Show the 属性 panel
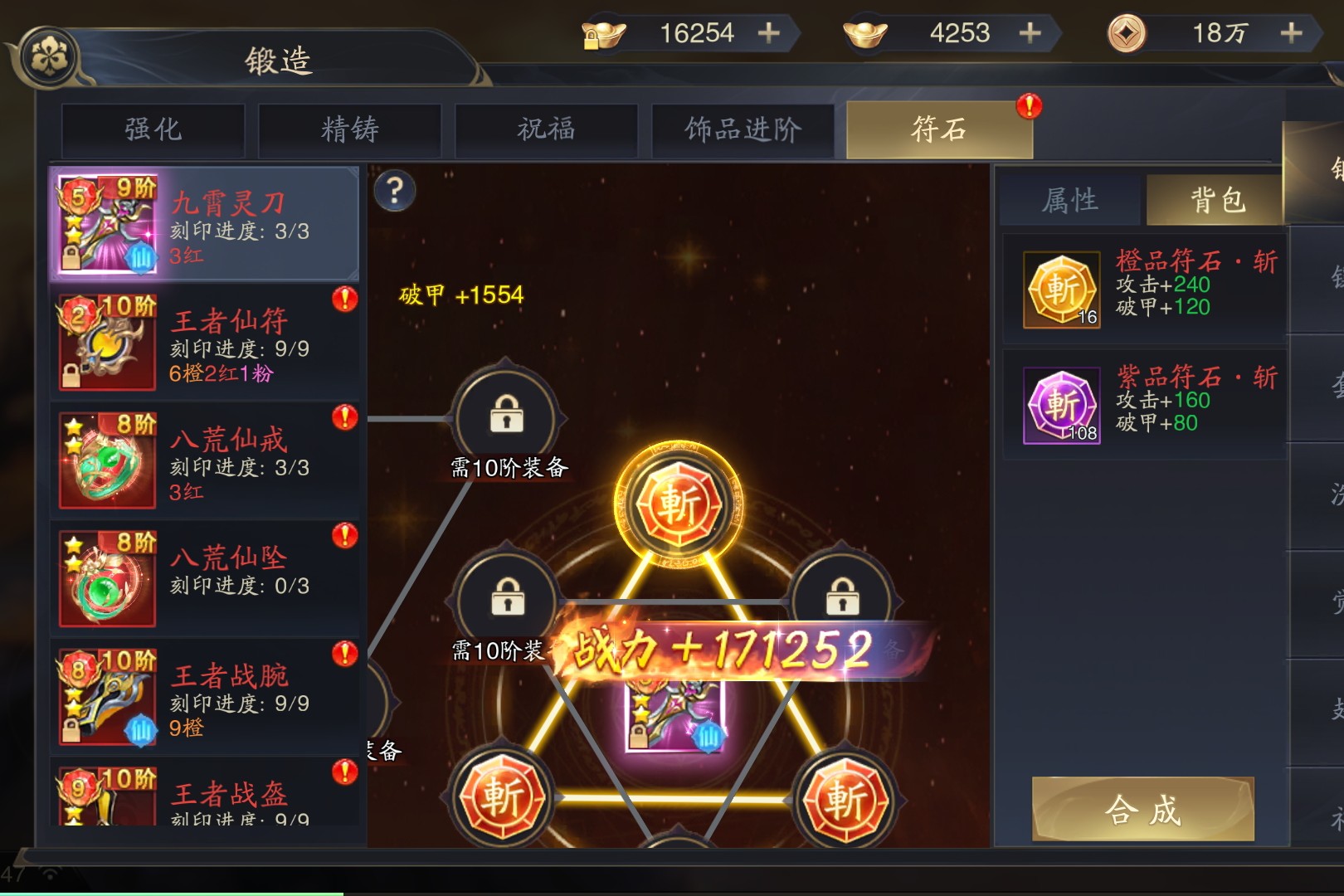This screenshot has width=1344, height=896. 1070,200
